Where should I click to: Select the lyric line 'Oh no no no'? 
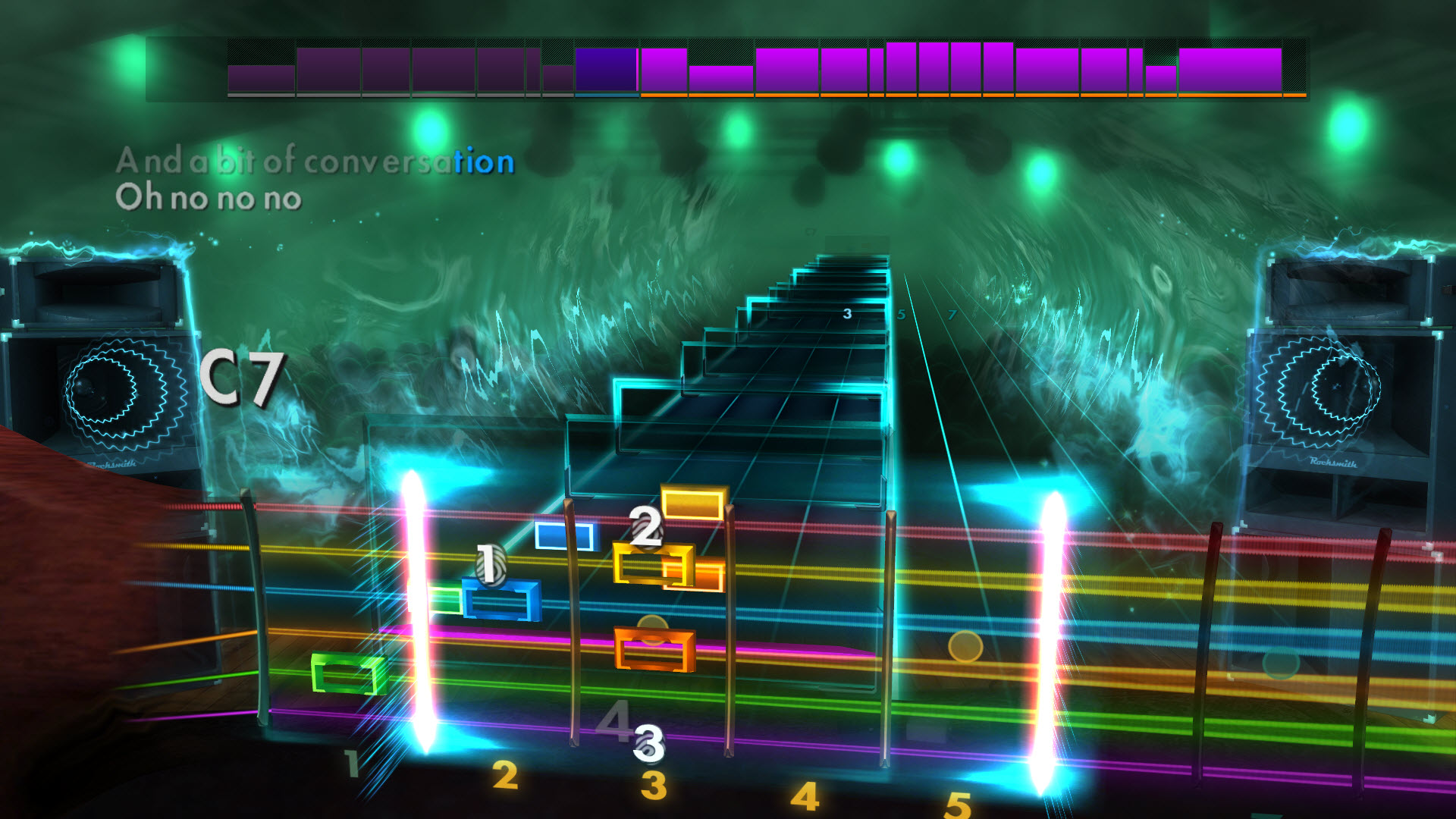(209, 199)
